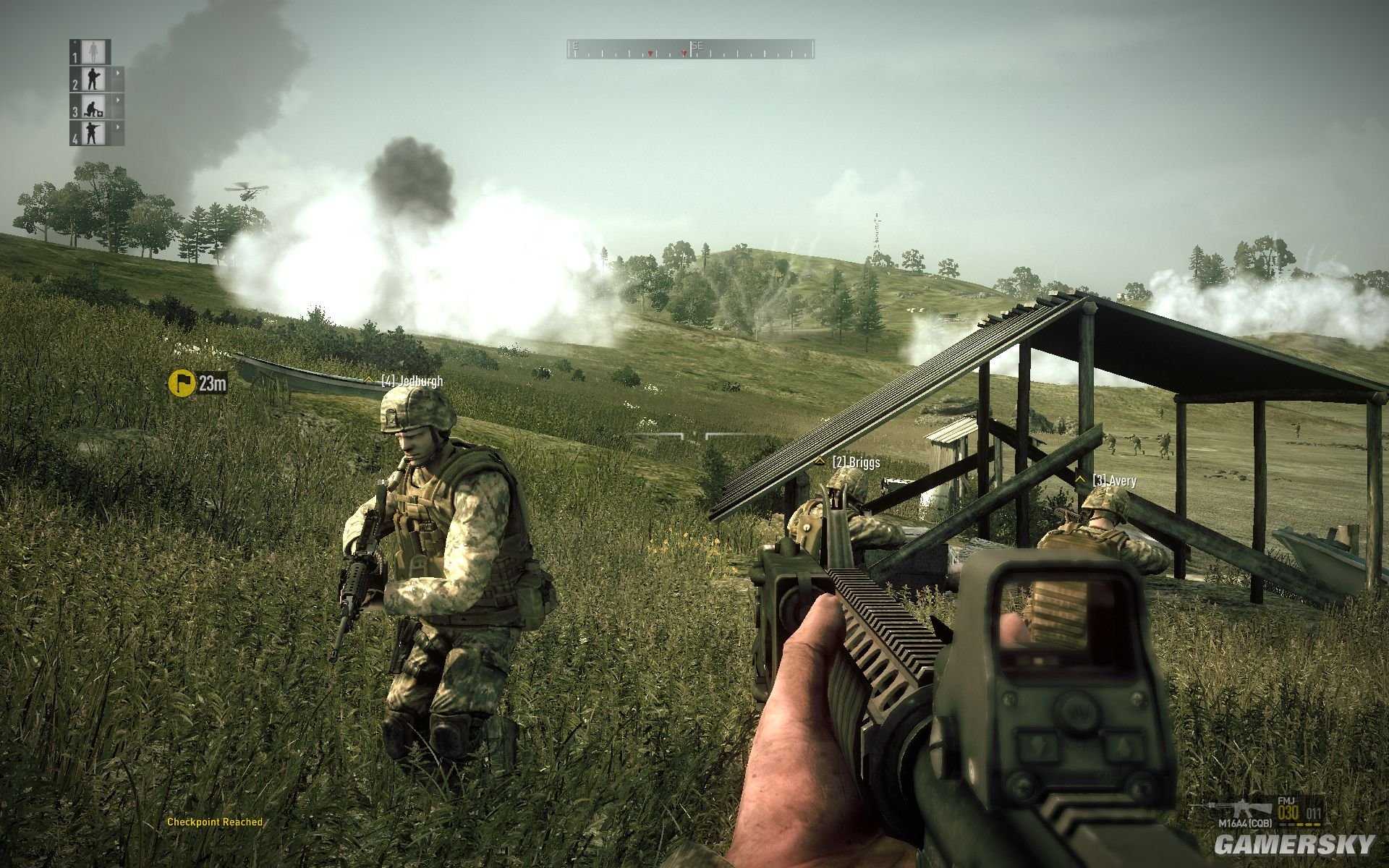Select squad member 4 aiming soldier icon

coord(95,132)
